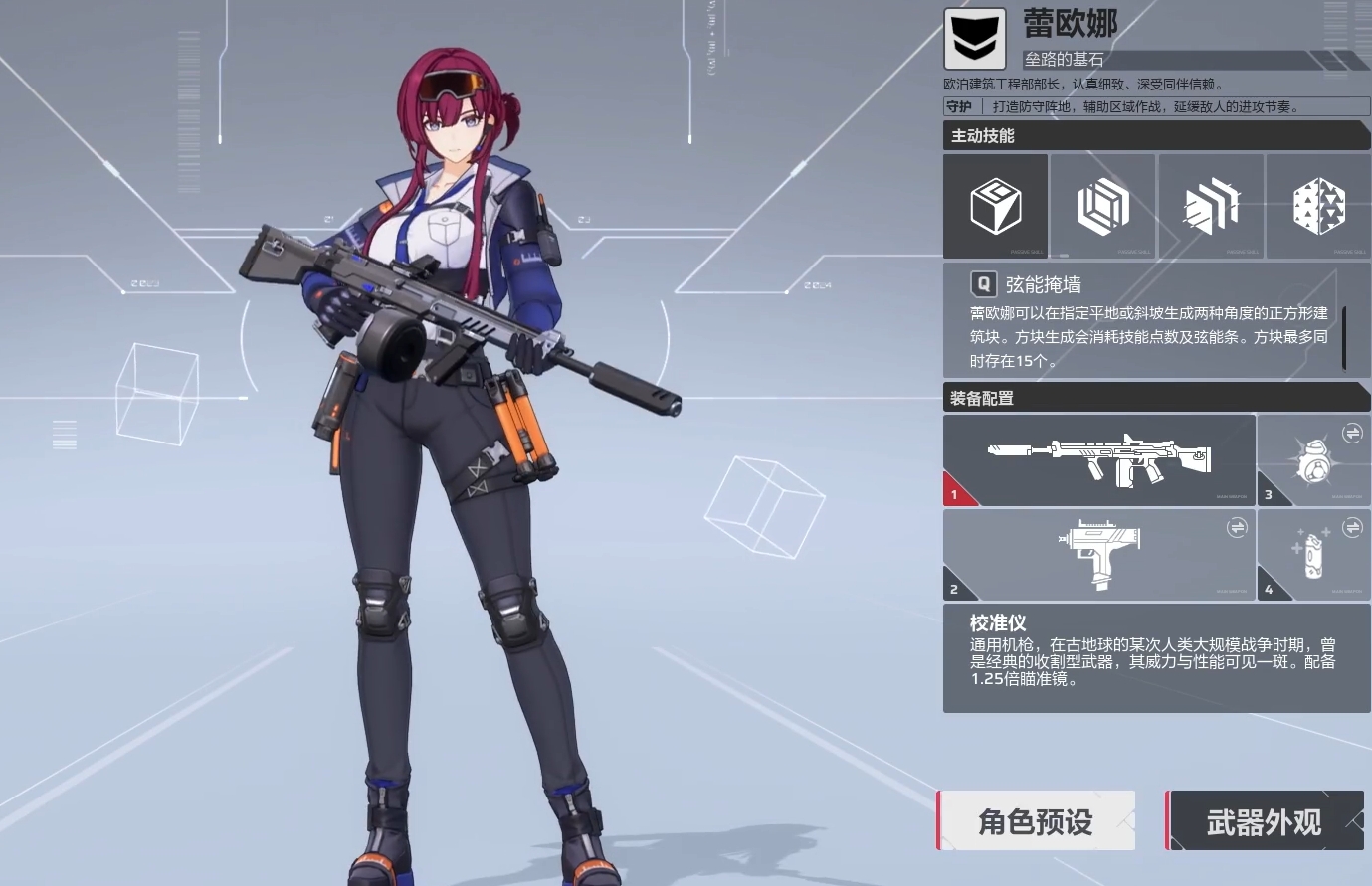The image size is (1372, 886).
Task: Click the swap arrows on gadget slot 3
Action: point(1353,433)
